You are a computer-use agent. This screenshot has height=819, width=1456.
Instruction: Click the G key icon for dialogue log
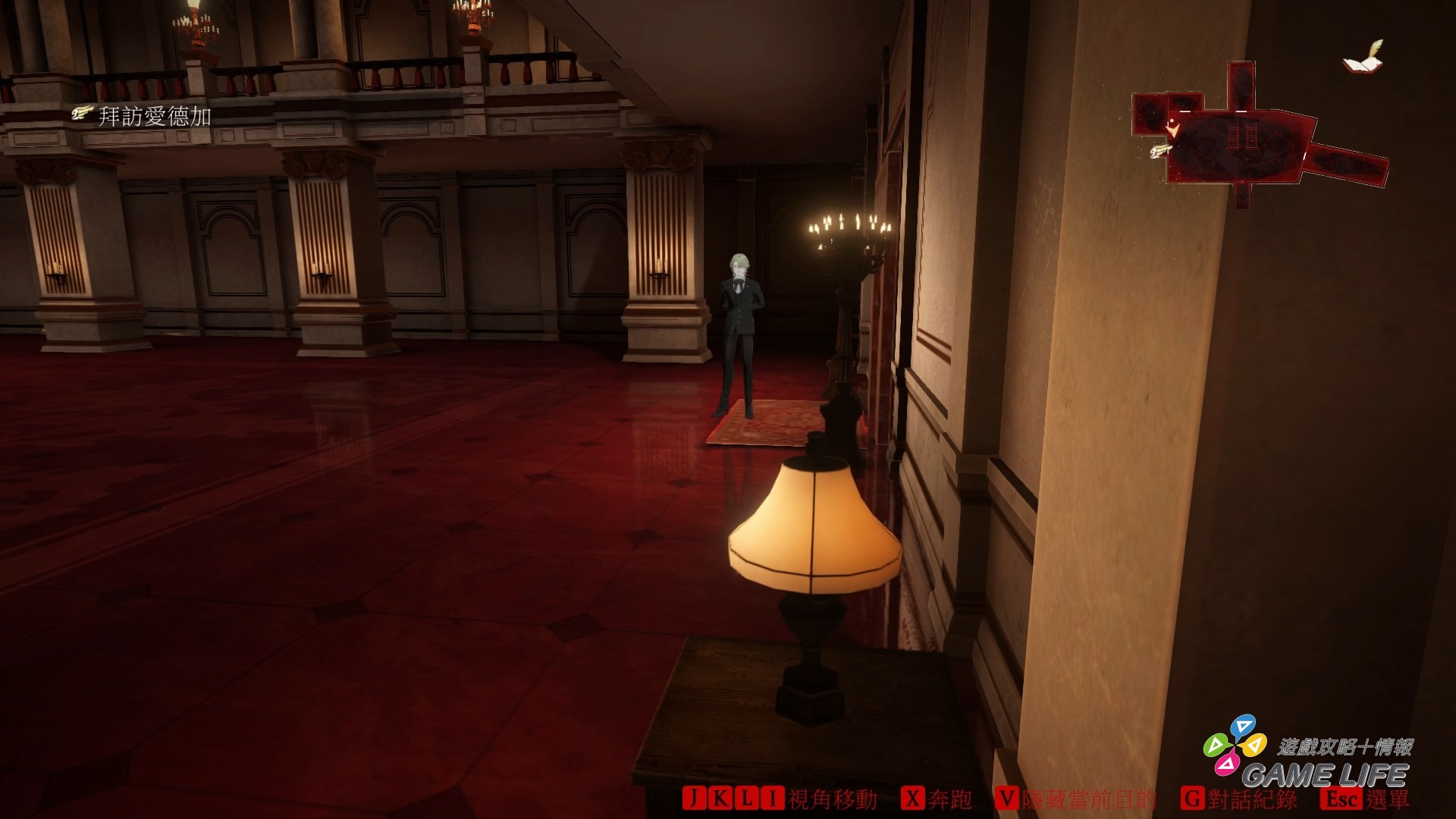click(1193, 798)
